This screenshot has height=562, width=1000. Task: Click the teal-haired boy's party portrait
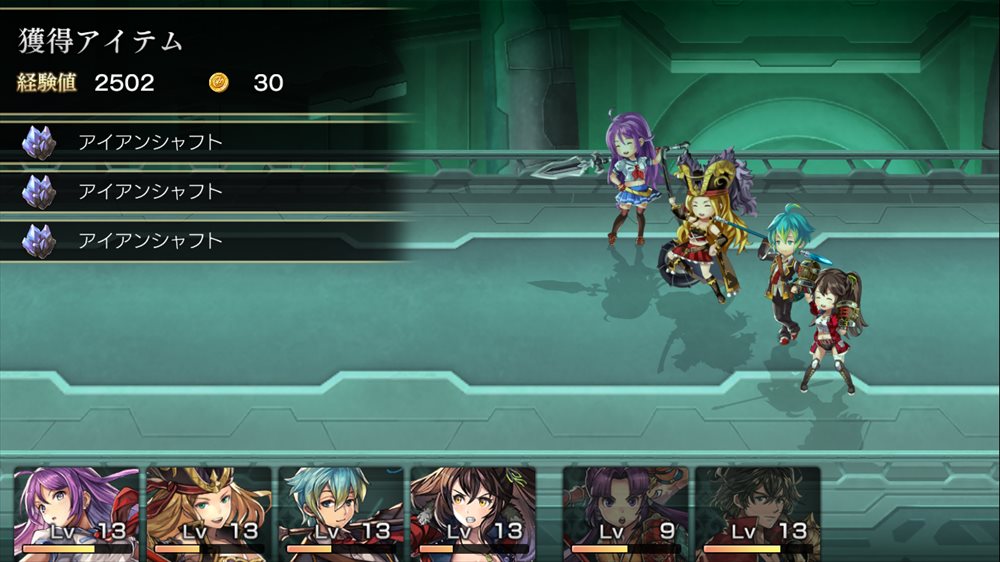(340, 510)
